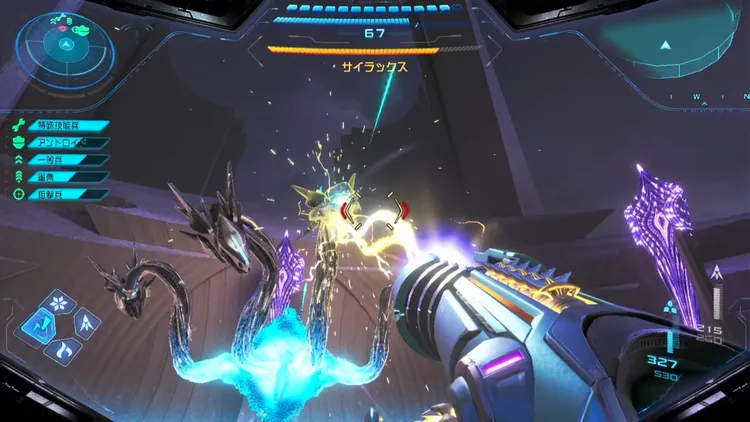Select the 特殊技能兵 squad member entry
The image size is (750, 422).
pos(62,126)
